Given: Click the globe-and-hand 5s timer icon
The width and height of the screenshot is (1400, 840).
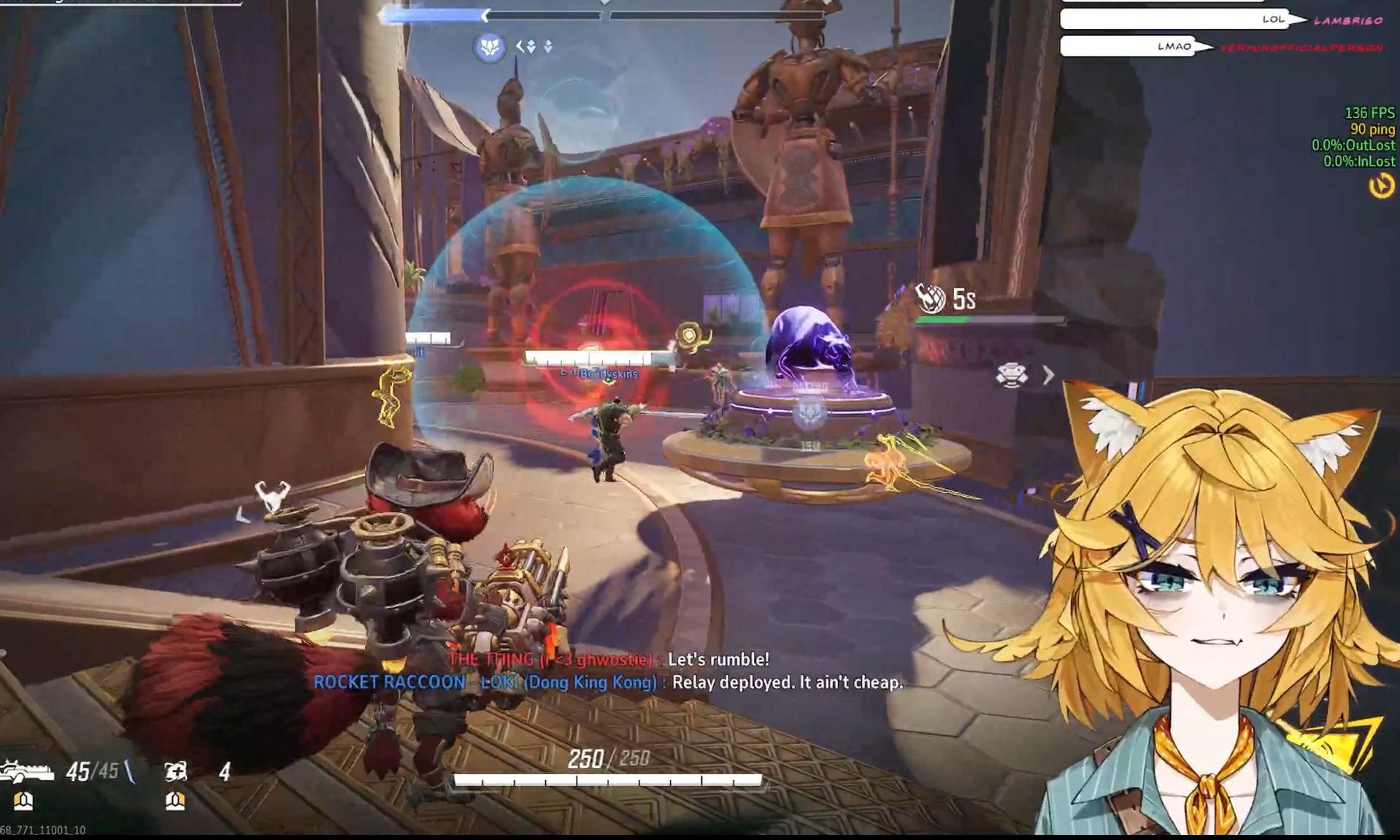Looking at the screenshot, I should point(931,298).
